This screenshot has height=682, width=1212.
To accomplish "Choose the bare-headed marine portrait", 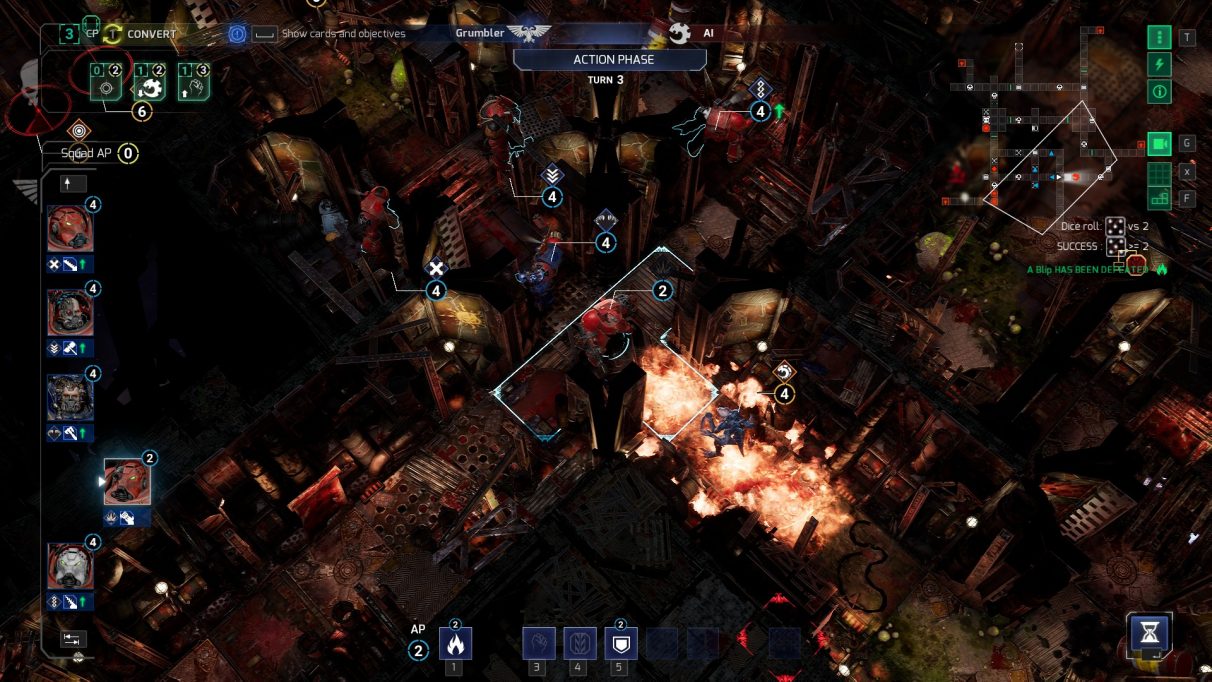I will click(x=71, y=397).
